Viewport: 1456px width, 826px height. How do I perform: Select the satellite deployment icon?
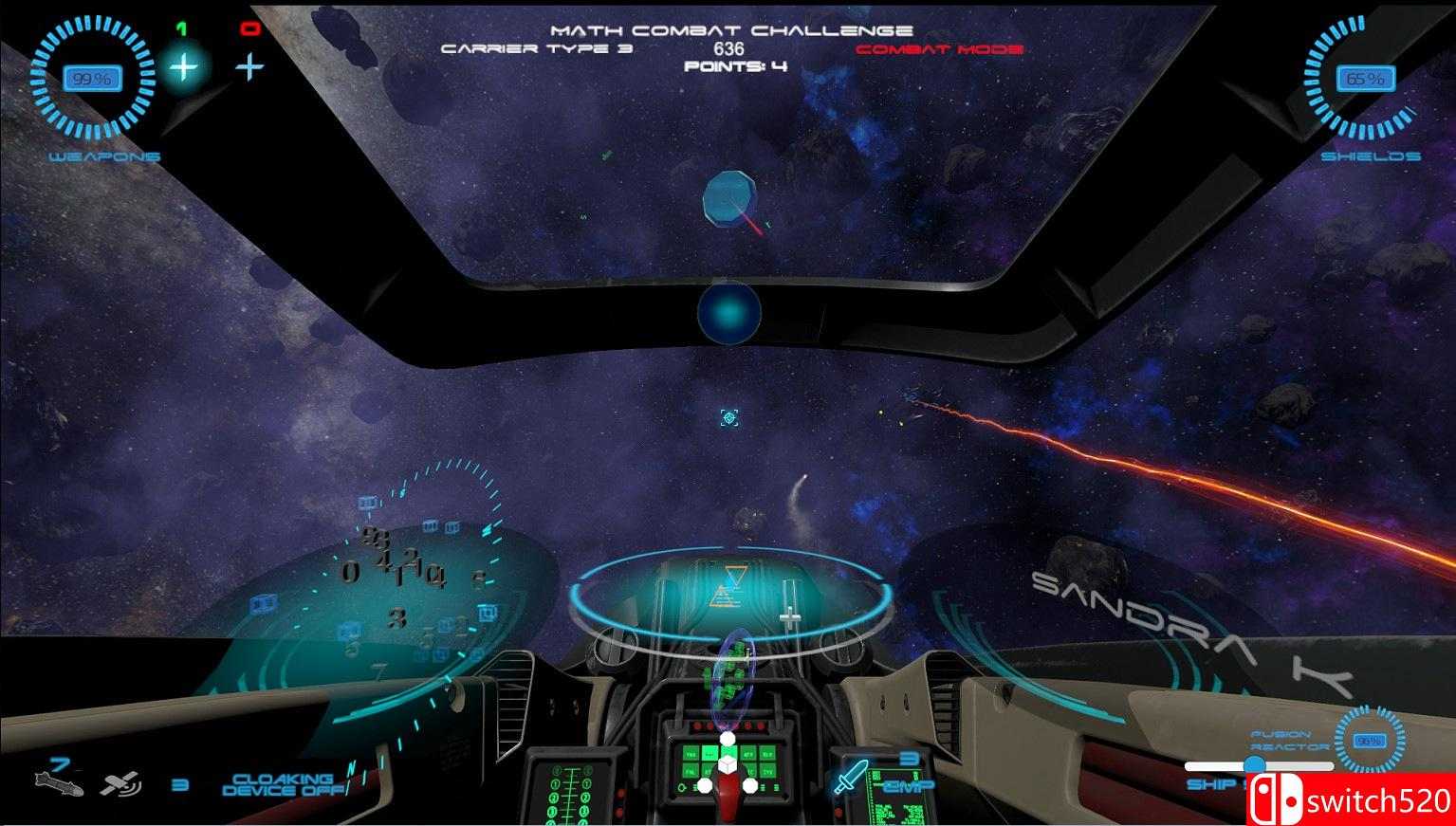(121, 785)
